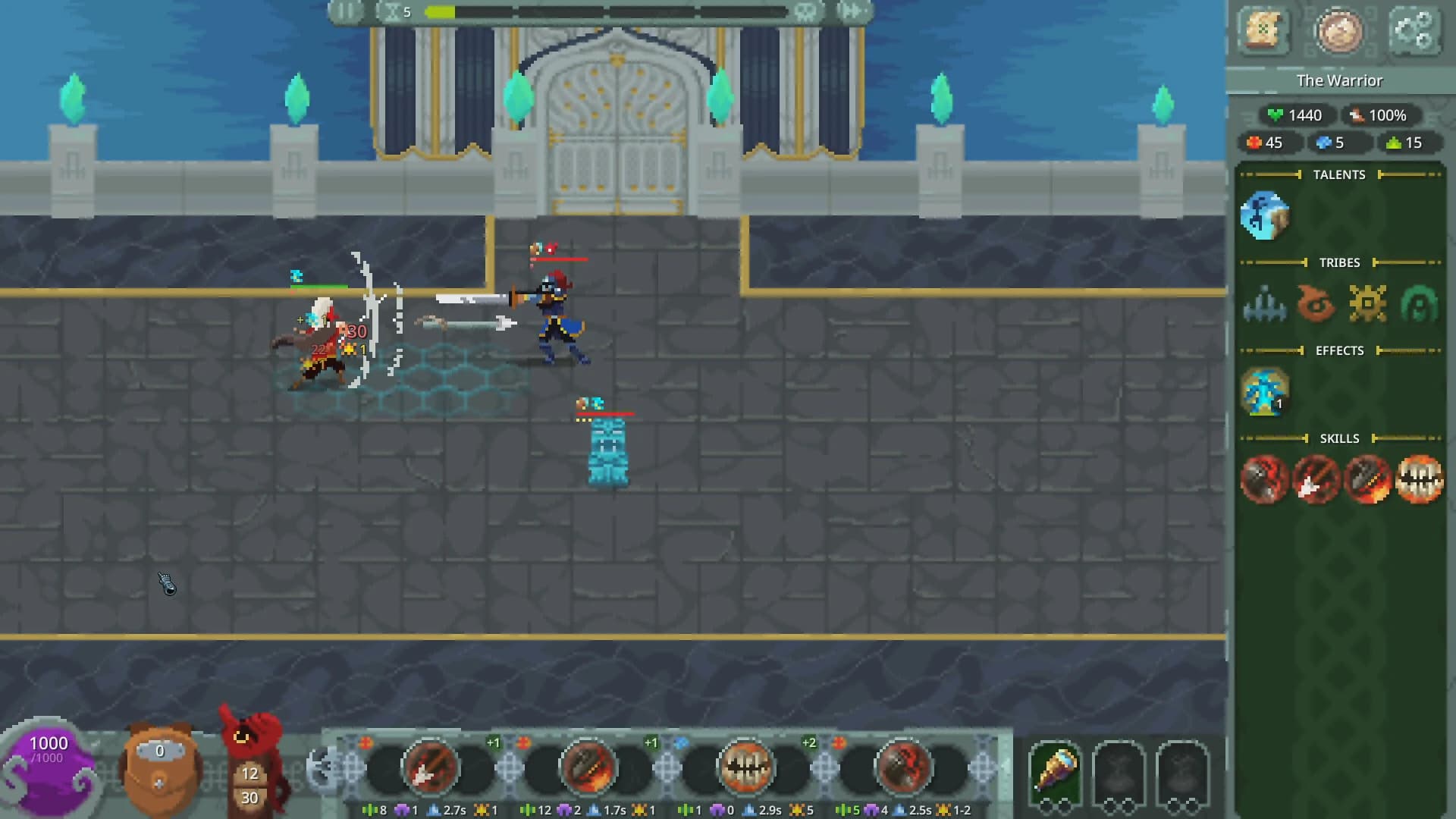Select the fiery mace skill card

tap(589, 768)
